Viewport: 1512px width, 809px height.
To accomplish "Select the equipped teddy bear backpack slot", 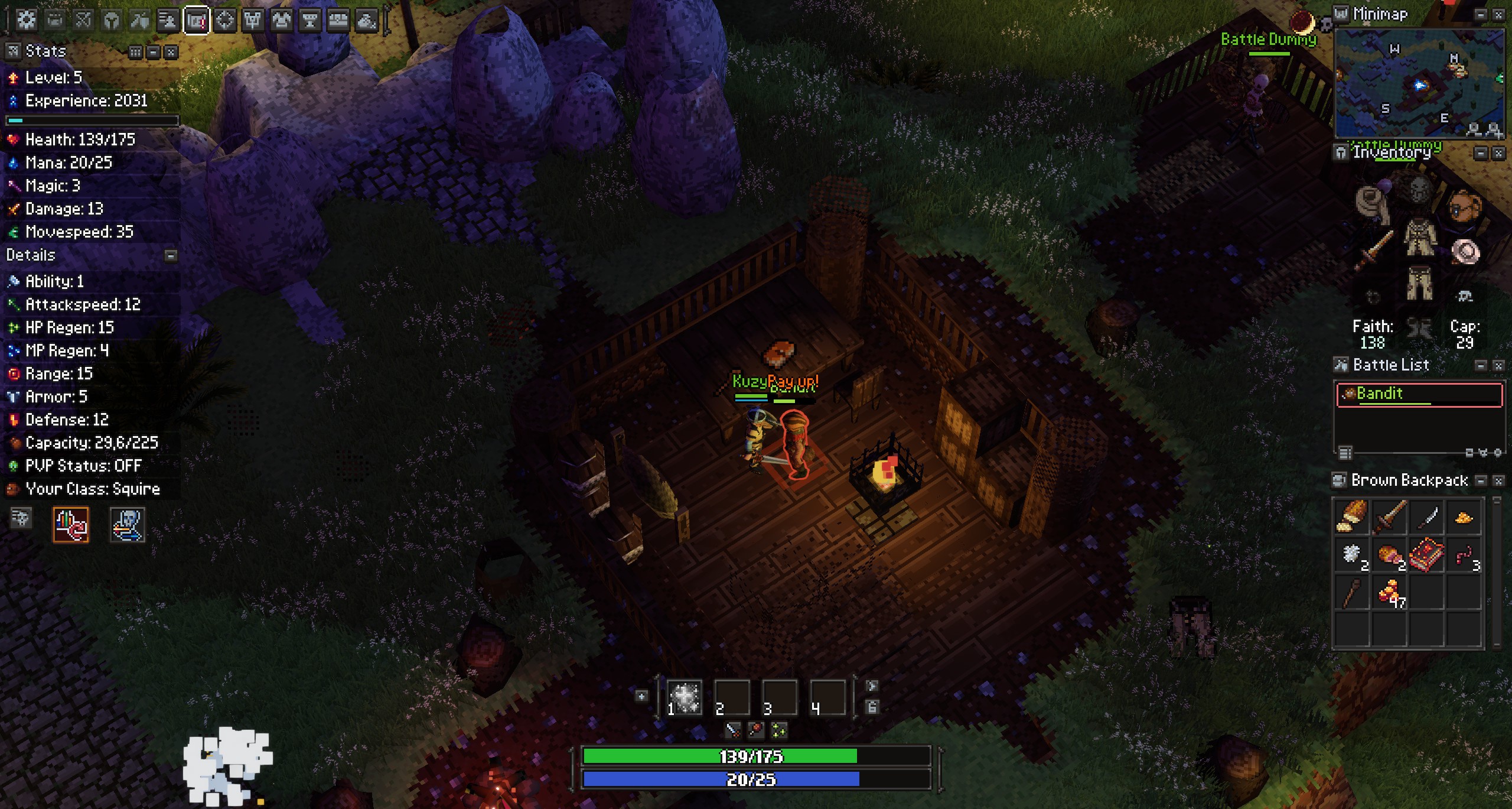I will (x=1465, y=206).
